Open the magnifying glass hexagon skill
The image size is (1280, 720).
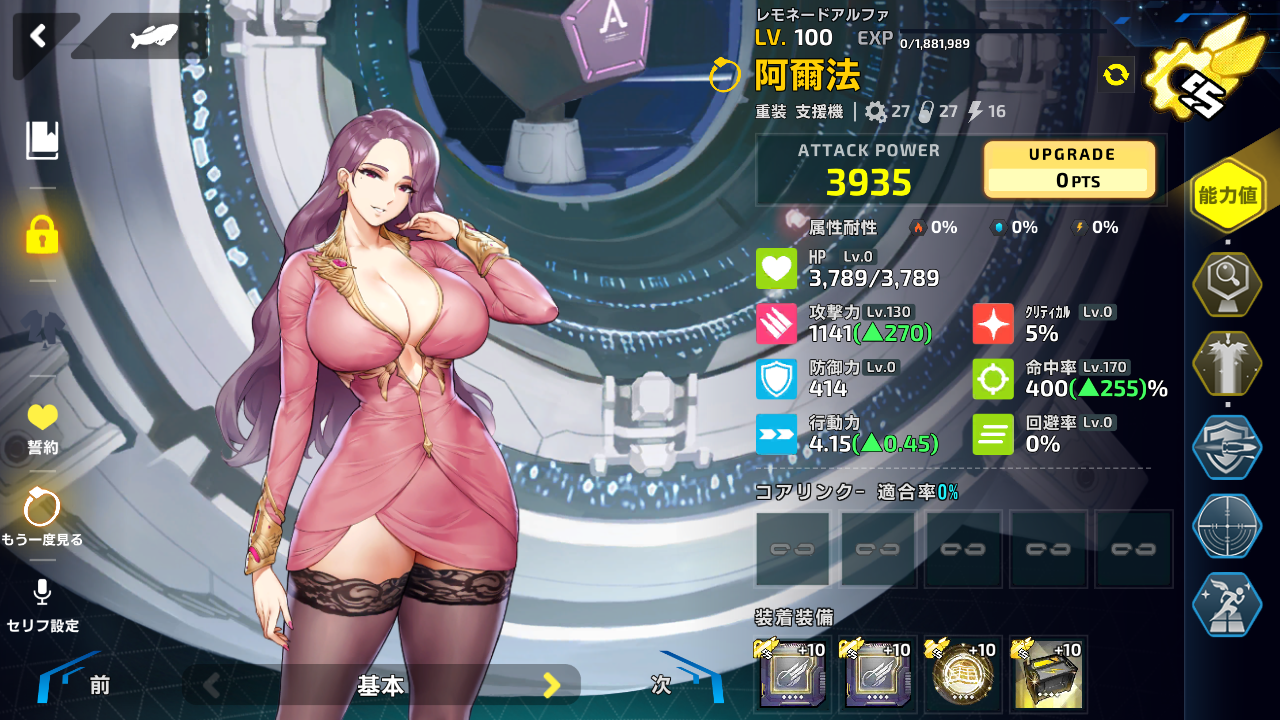(1227, 284)
